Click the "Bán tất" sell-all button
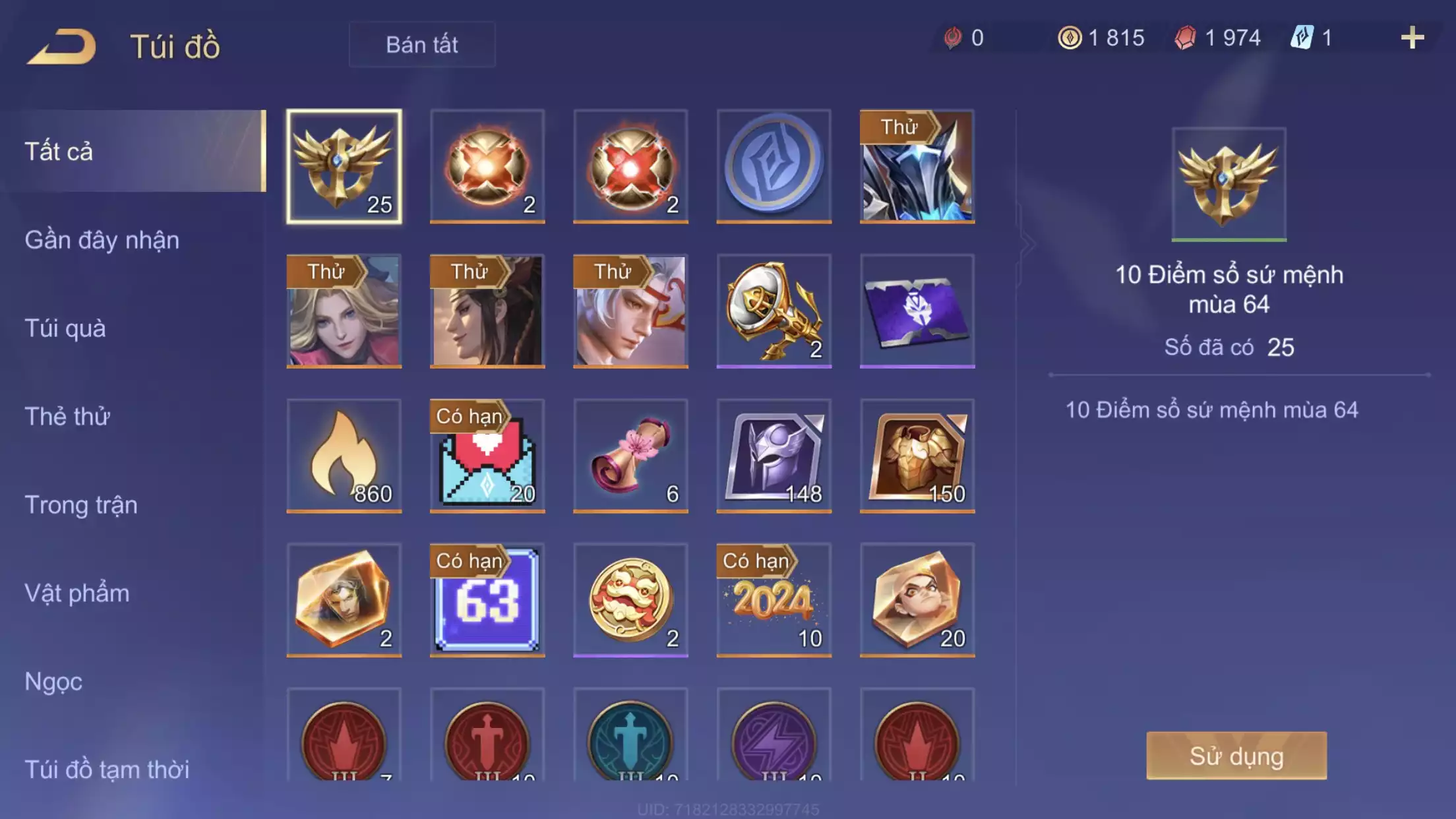This screenshot has height=819, width=1456. tap(422, 44)
